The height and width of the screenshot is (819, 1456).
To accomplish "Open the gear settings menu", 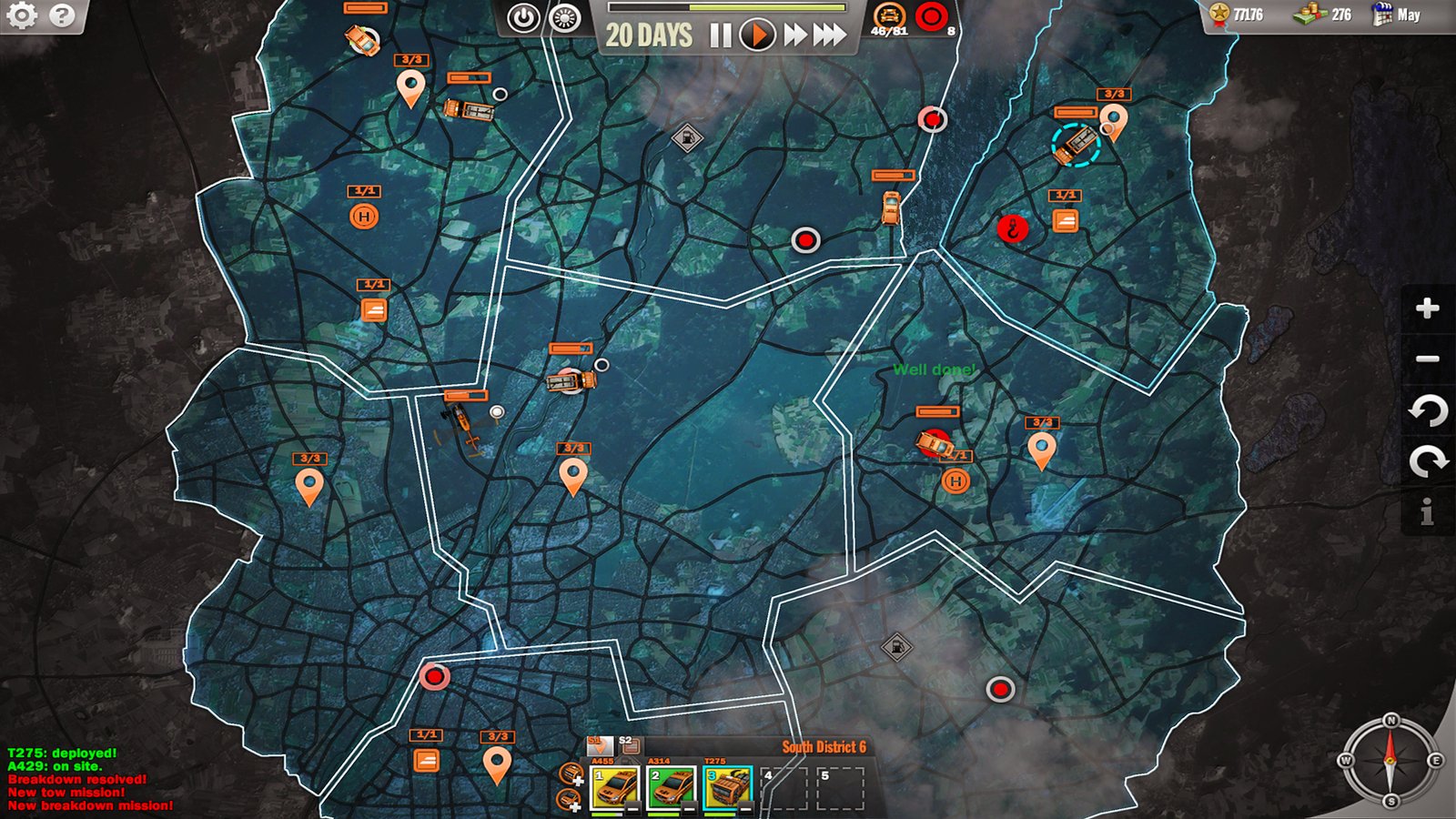I will 22,15.
